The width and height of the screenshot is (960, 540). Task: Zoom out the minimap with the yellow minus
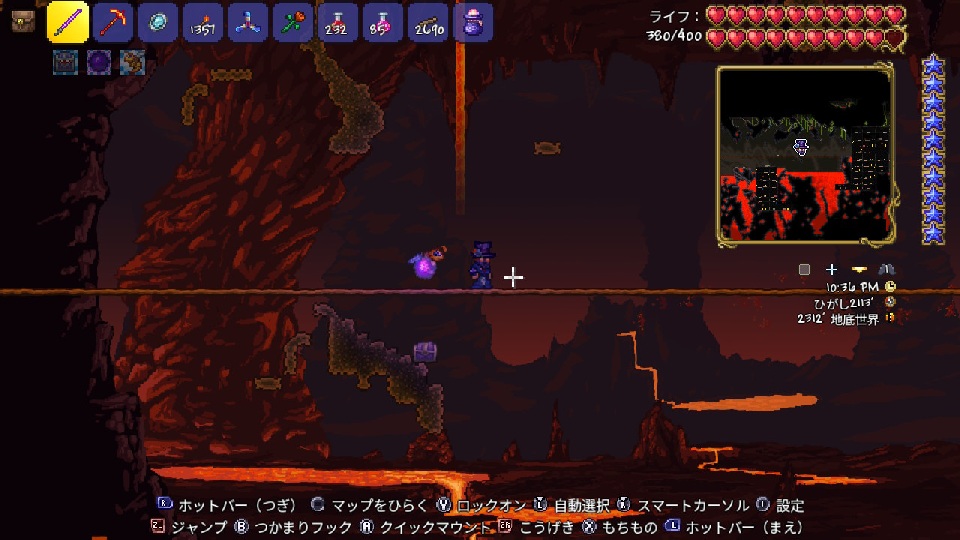tap(859, 269)
